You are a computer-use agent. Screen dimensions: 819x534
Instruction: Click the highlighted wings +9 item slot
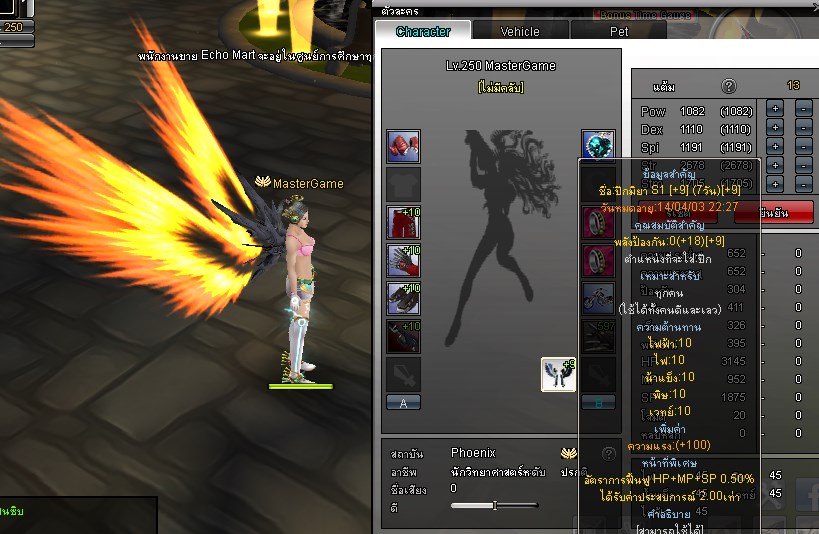(558, 374)
